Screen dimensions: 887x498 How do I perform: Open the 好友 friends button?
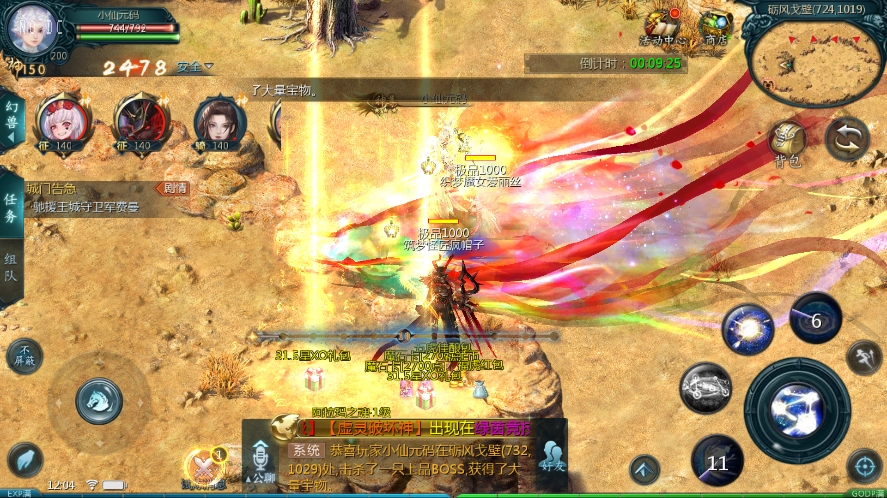551,459
